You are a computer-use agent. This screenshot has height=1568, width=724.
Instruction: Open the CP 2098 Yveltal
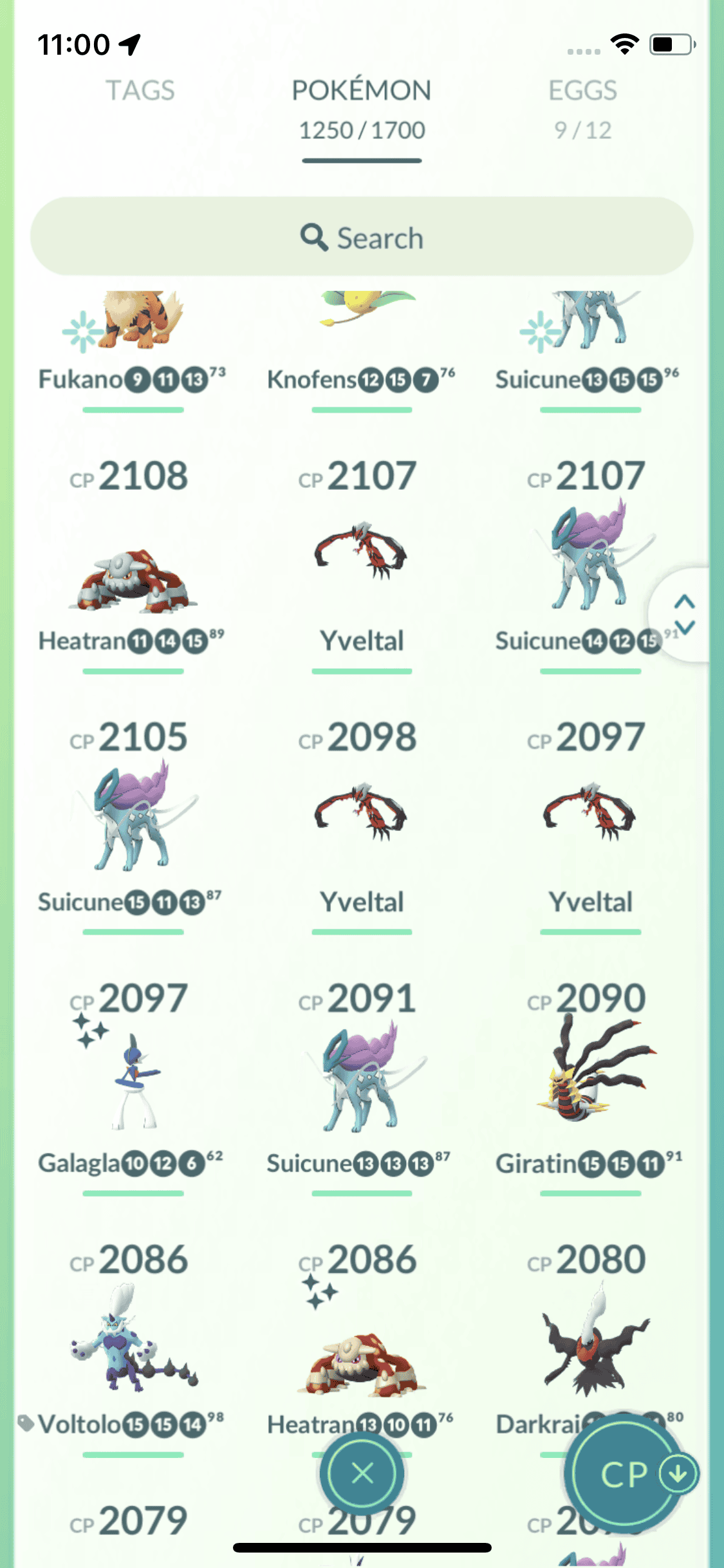click(362, 814)
